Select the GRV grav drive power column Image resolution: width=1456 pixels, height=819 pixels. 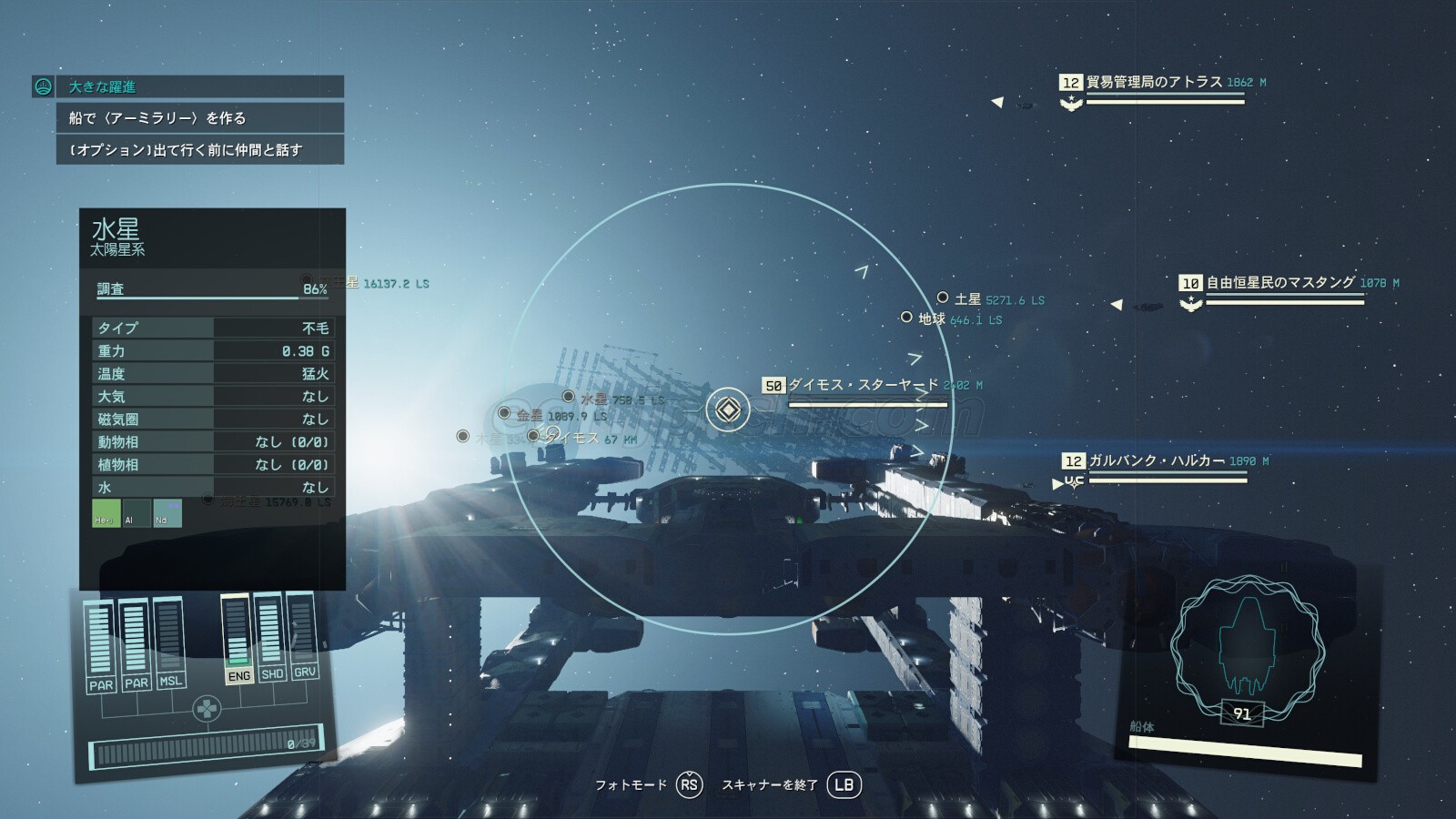coord(304,634)
